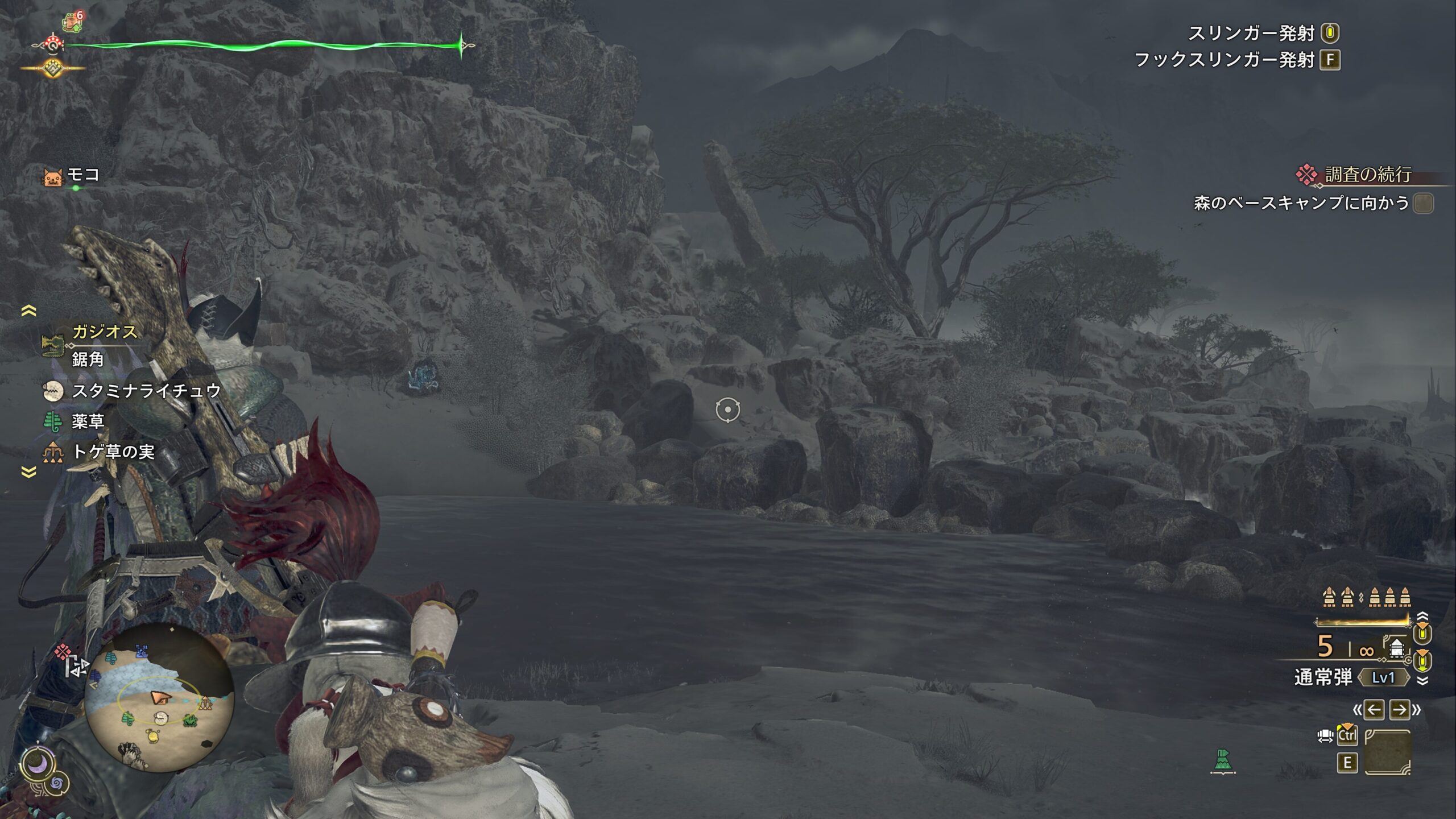Image resolution: width=1456 pixels, height=819 pixels.
Task: Select スタミナライチュウ from the nearby list
Action: (146, 391)
